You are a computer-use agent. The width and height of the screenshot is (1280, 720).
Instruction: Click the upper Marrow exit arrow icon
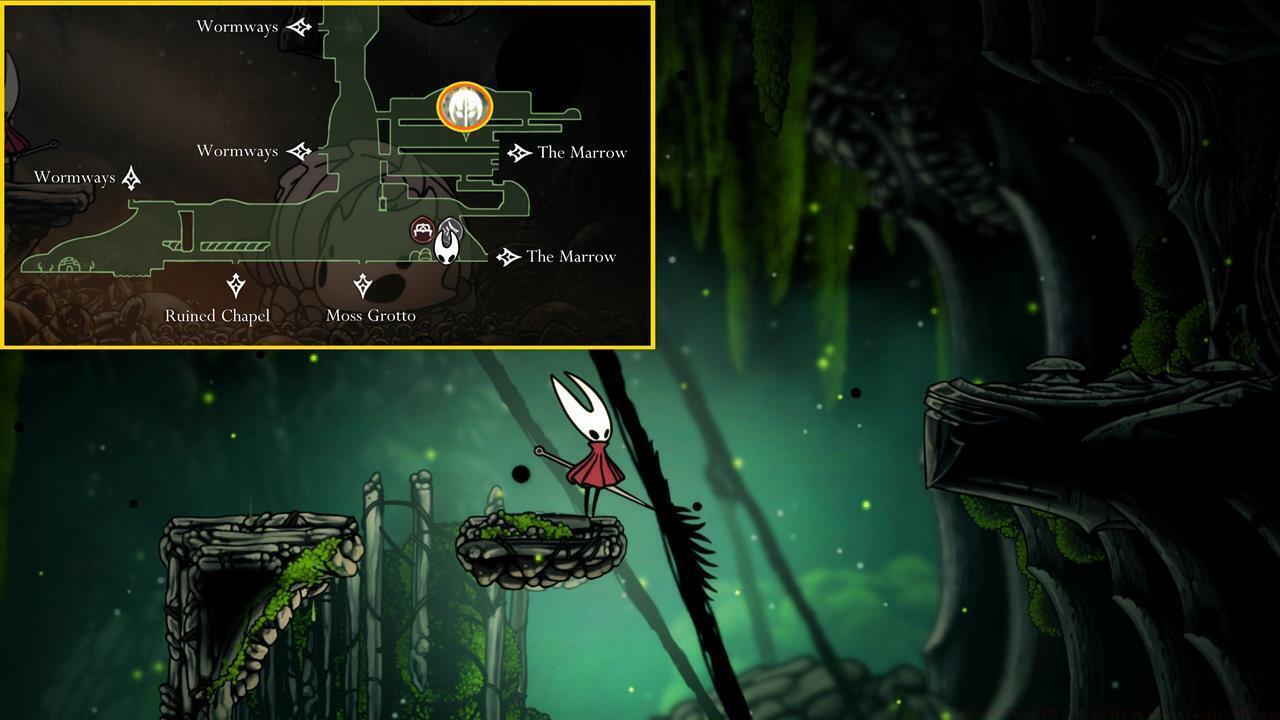coord(518,152)
